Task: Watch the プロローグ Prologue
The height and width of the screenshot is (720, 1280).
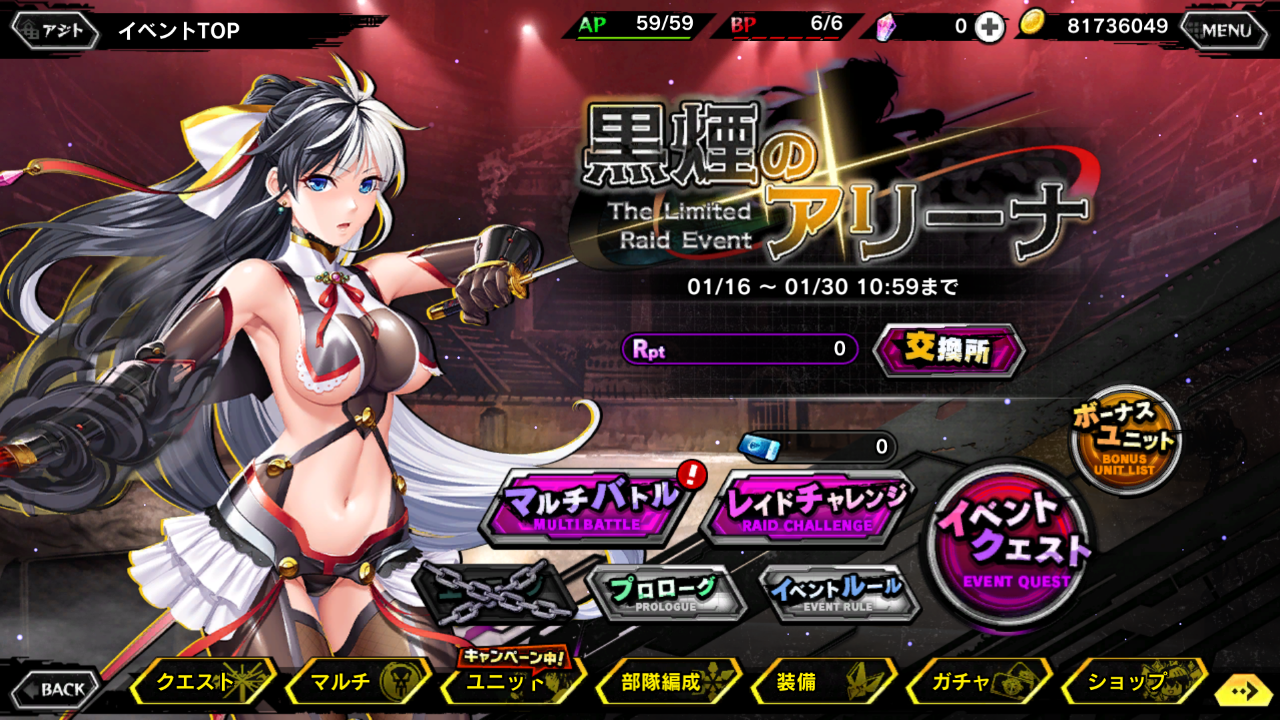Action: click(665, 592)
